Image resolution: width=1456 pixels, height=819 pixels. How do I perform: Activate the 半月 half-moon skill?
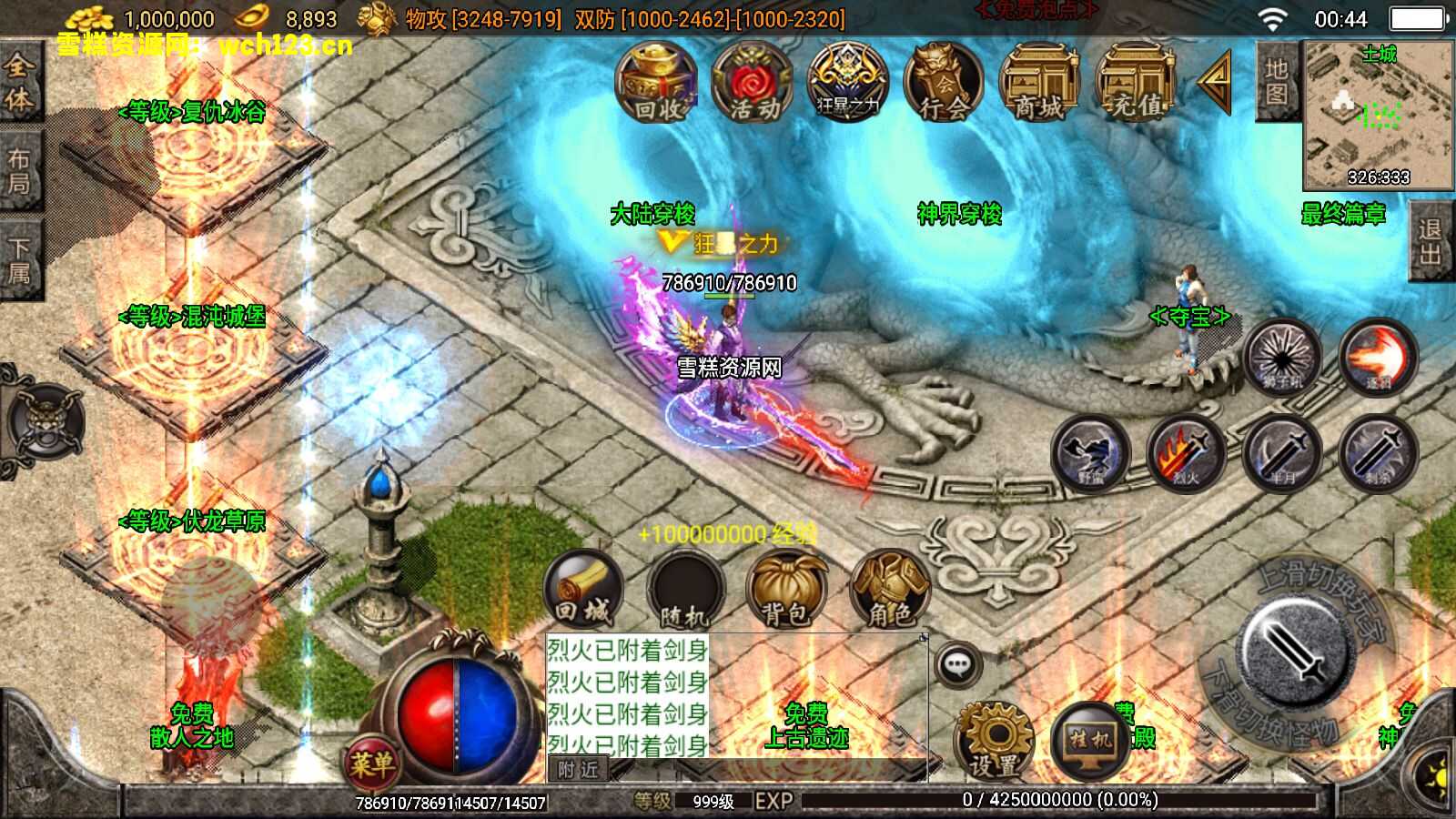[x=1282, y=453]
